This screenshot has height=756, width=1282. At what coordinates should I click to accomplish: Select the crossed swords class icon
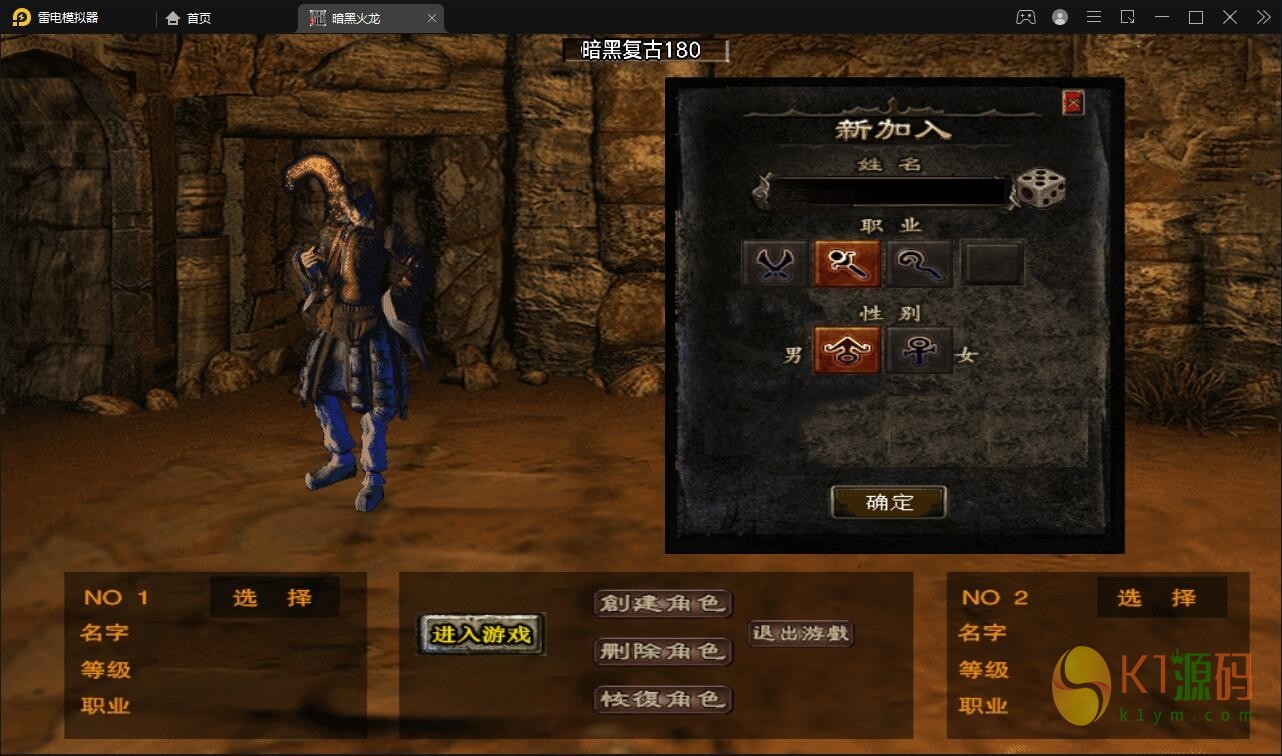(772, 261)
